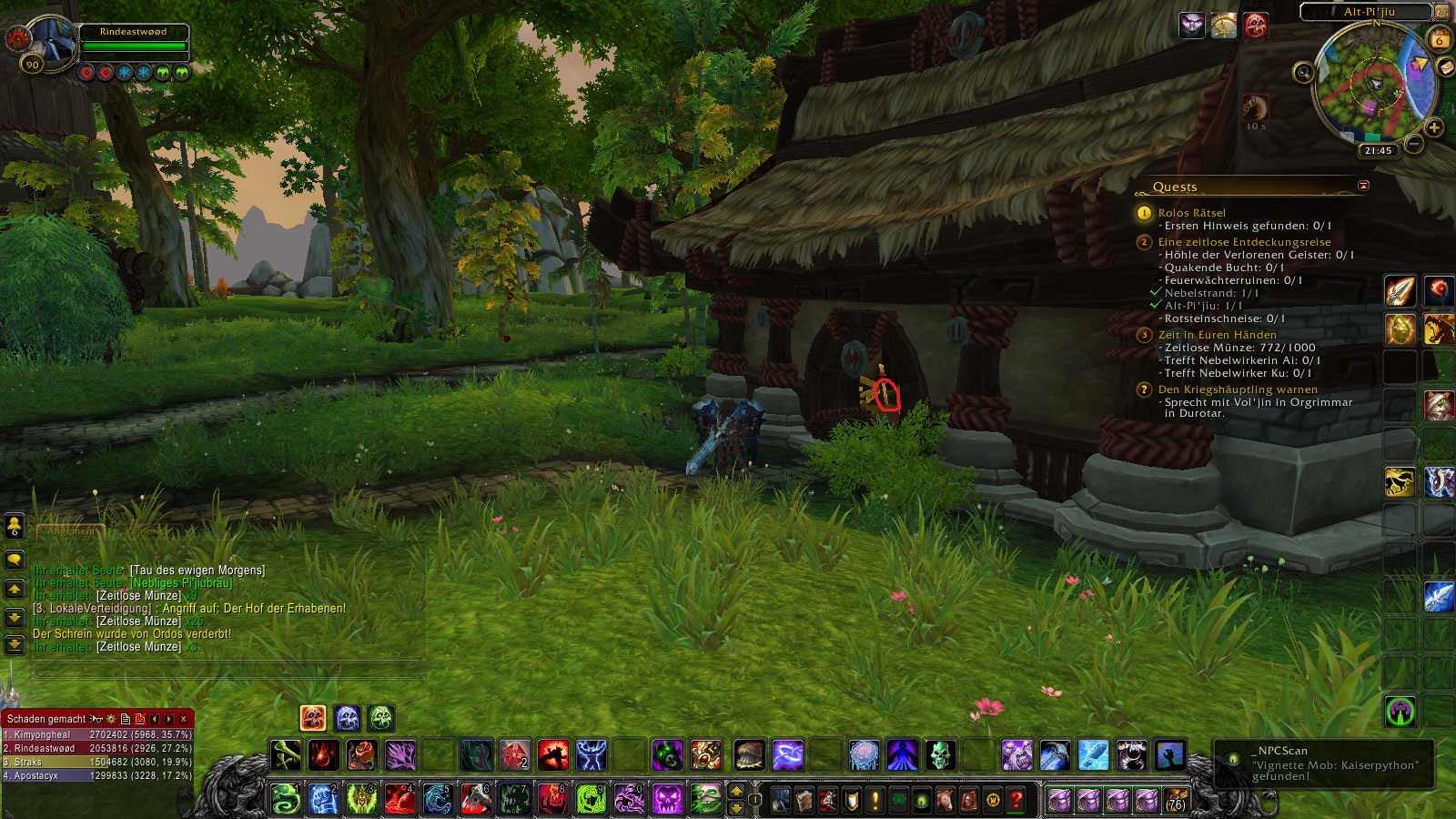Open the calendar button showing 6
Screen dimensions: 1456x819
(1440, 40)
